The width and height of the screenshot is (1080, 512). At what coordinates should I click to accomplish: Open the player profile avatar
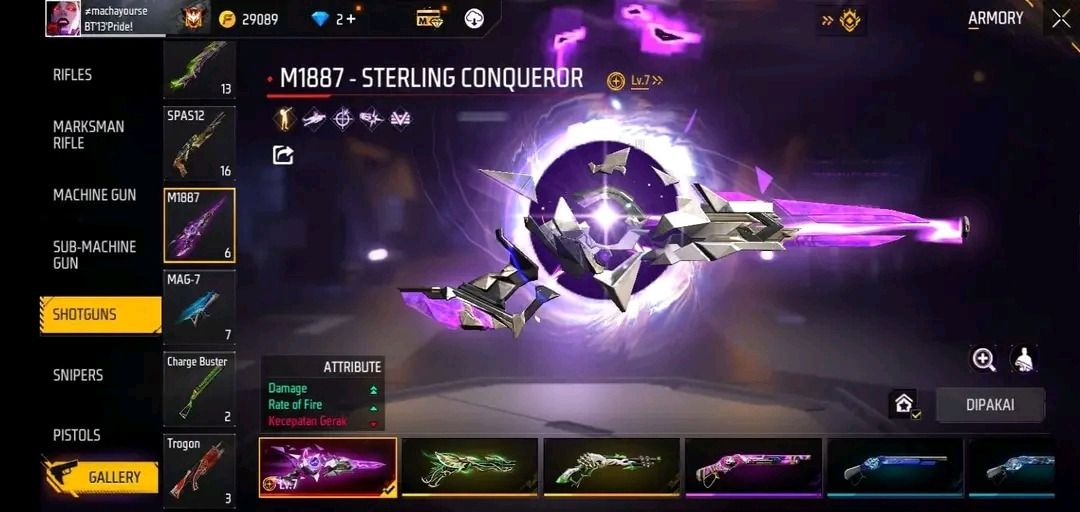[x=63, y=18]
